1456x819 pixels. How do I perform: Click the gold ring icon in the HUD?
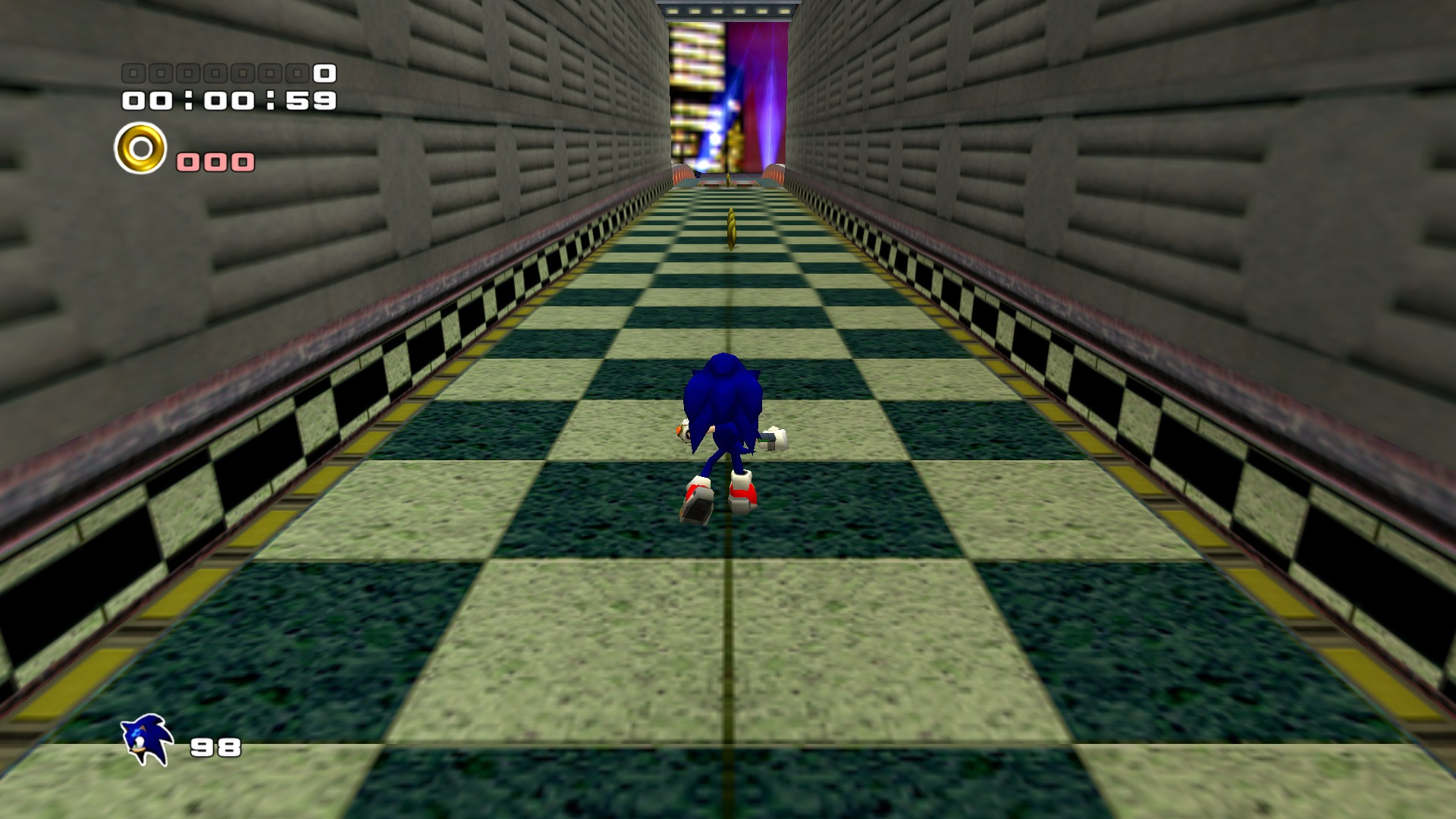click(x=141, y=151)
